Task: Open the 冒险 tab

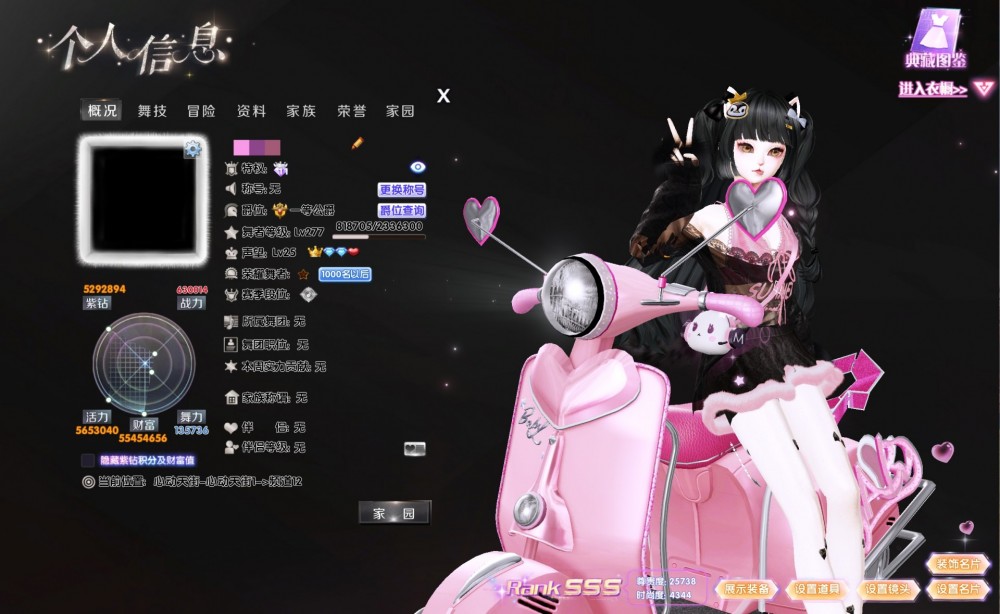Action: pos(201,111)
